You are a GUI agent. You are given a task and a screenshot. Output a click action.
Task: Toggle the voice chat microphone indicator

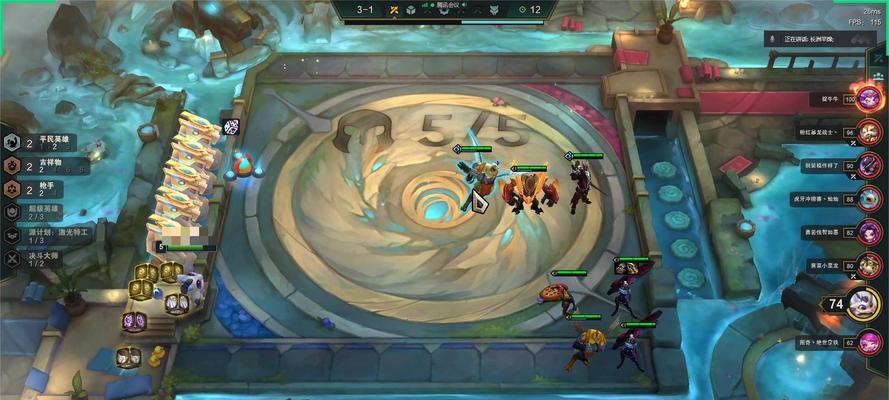[x=771, y=38]
